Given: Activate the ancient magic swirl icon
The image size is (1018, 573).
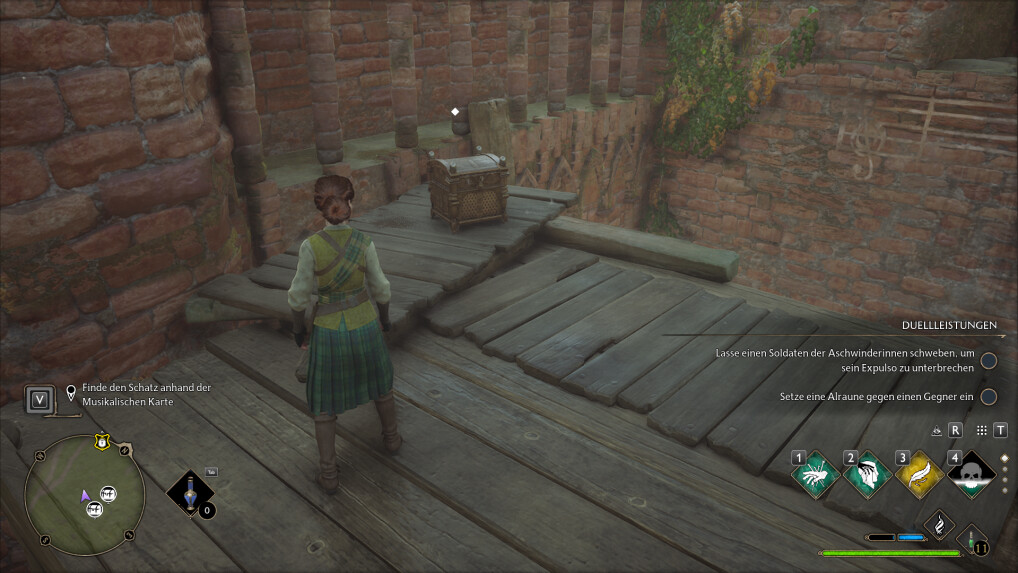Looking at the screenshot, I should tap(939, 524).
